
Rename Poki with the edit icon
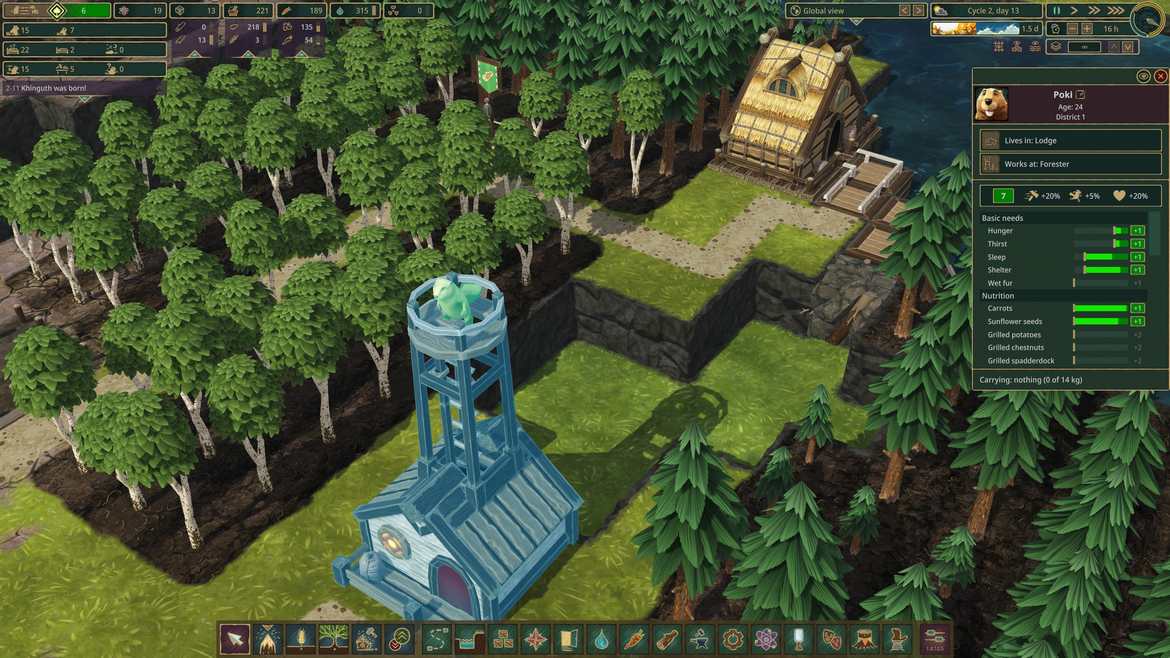tap(1081, 94)
